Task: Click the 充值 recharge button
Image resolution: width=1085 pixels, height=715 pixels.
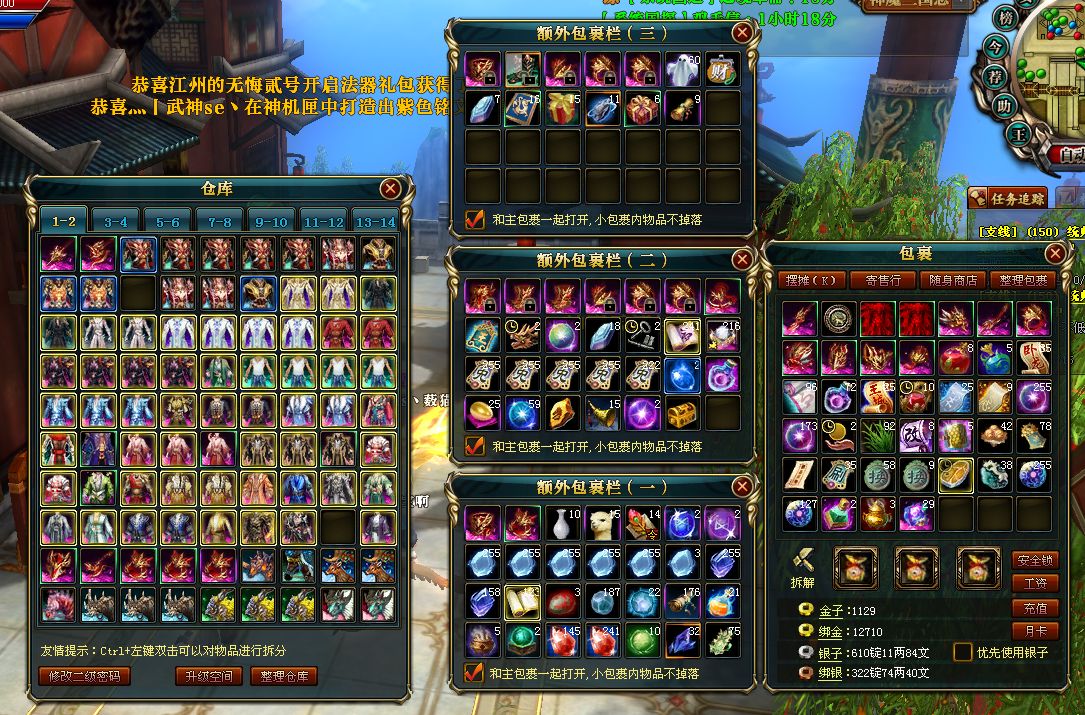Action: pos(1035,608)
